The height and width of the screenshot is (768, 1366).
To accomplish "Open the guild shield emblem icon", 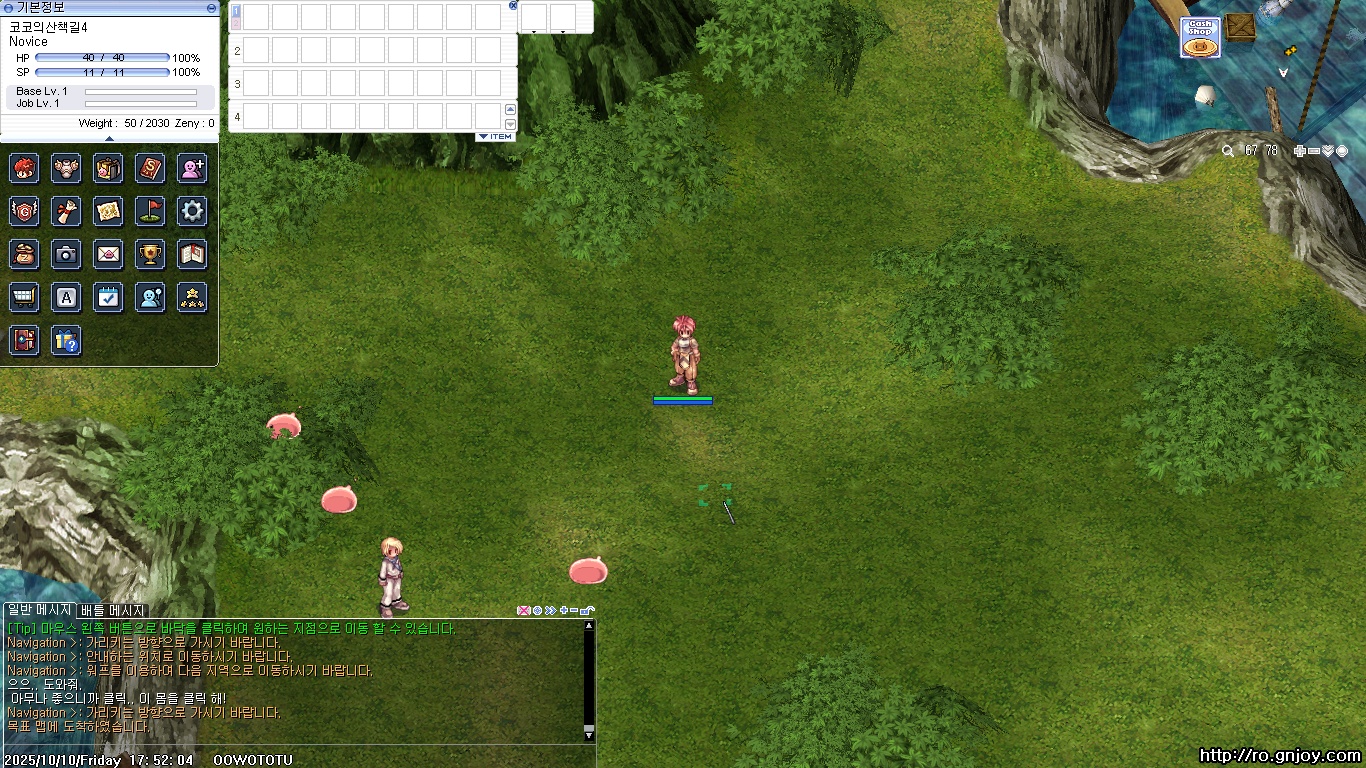I will coord(24,211).
